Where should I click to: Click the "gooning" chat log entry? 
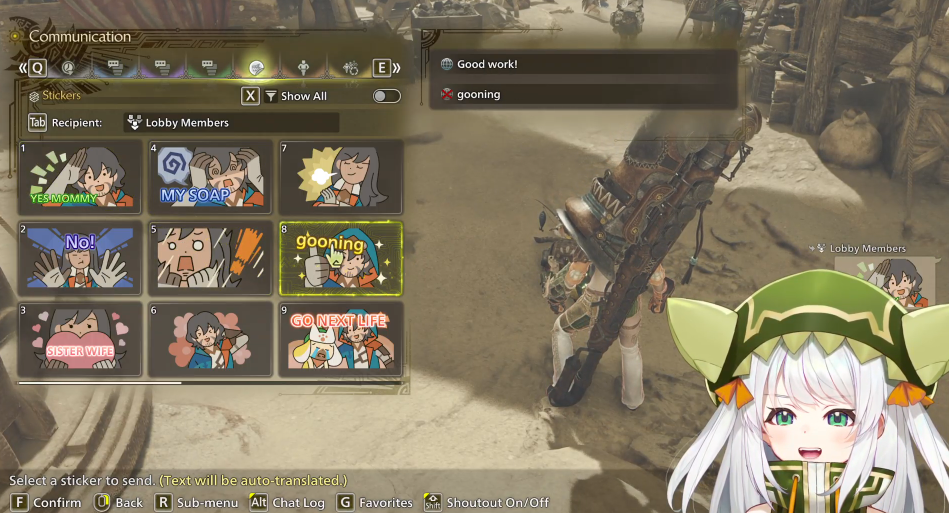tap(586, 94)
